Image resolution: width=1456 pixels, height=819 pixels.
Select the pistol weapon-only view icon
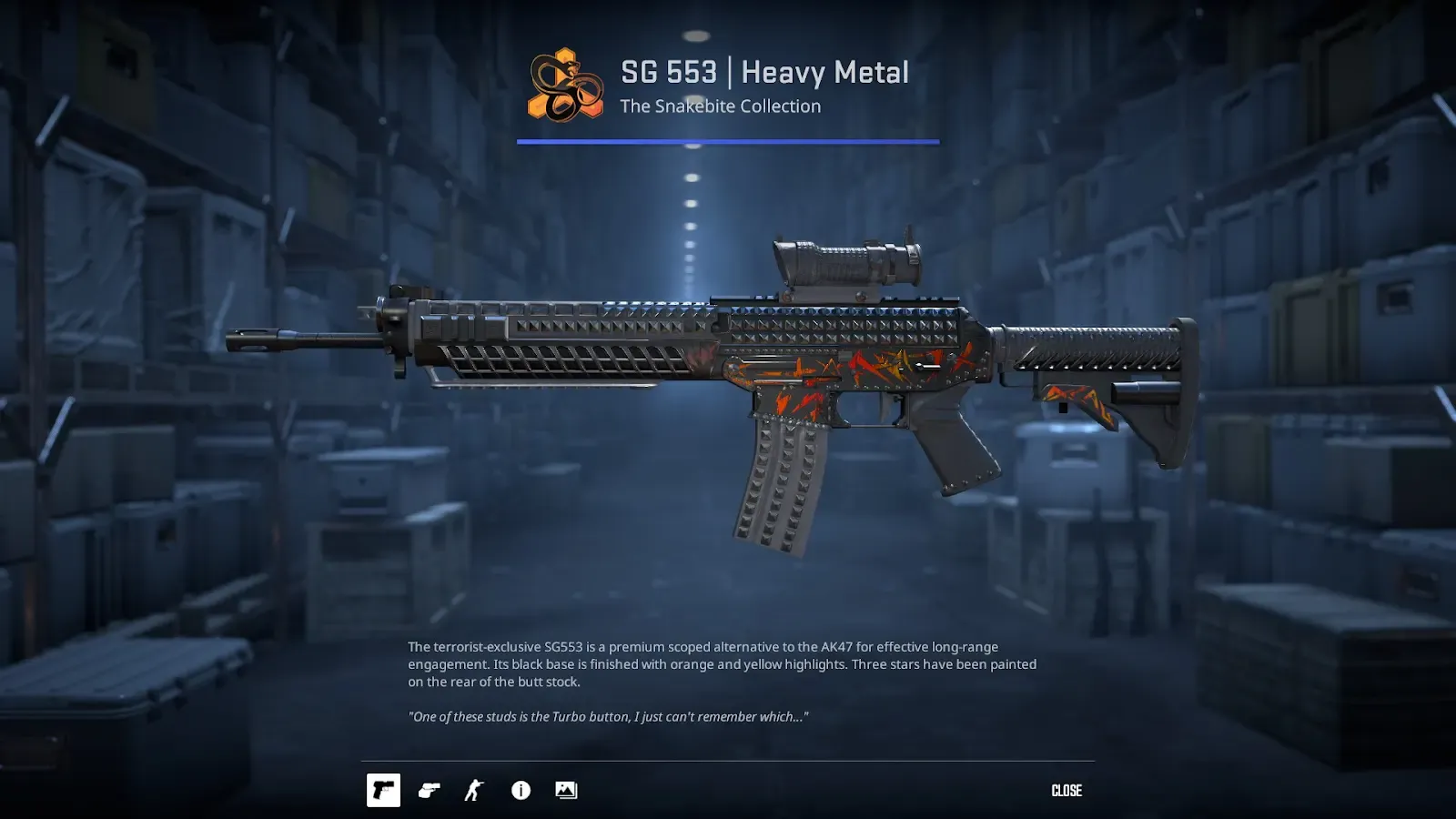click(x=383, y=790)
